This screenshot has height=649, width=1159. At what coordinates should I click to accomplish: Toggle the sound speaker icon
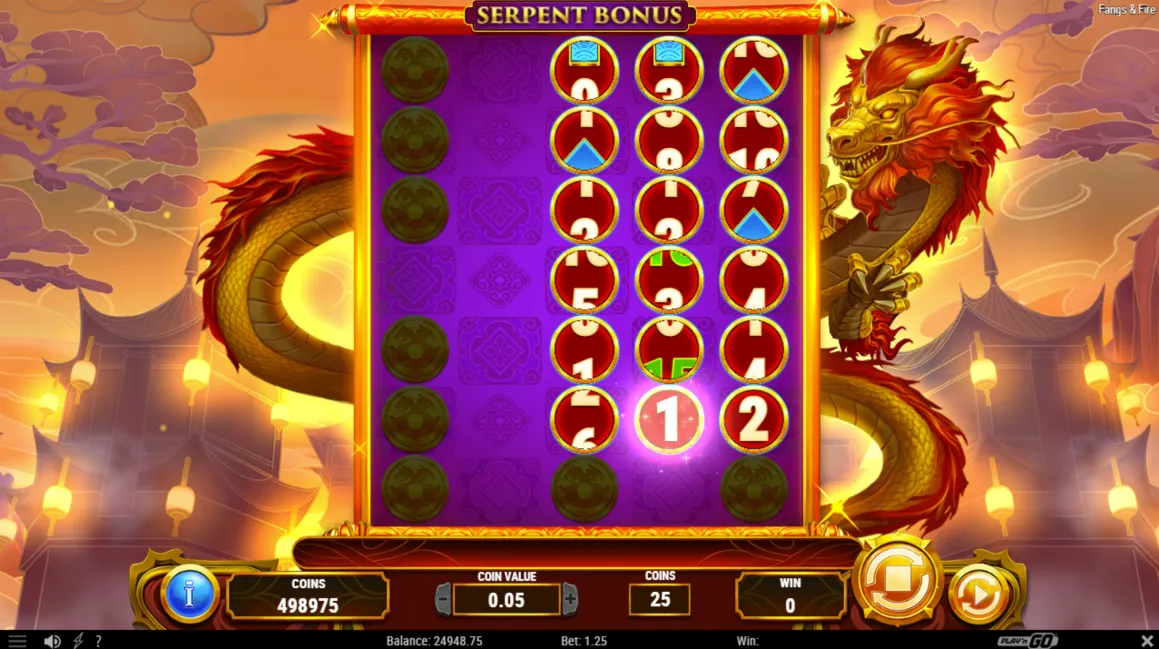tap(52, 641)
